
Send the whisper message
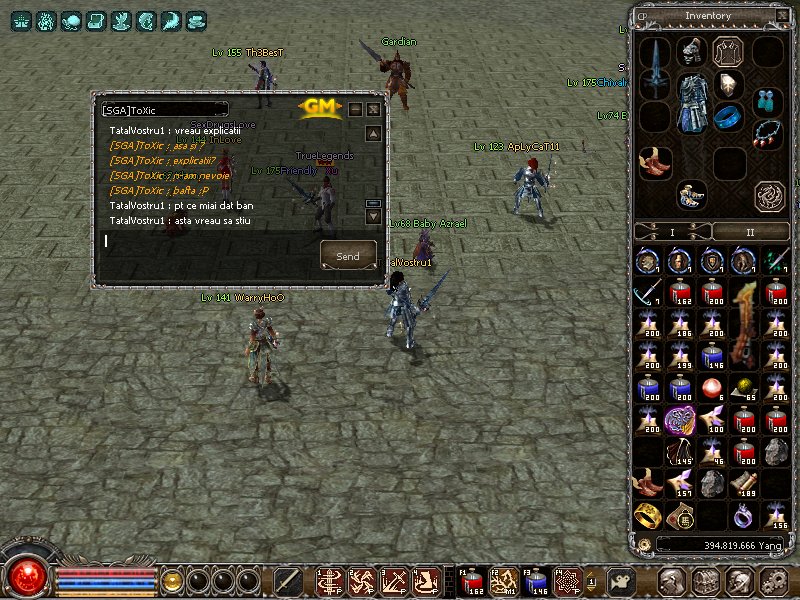348,256
